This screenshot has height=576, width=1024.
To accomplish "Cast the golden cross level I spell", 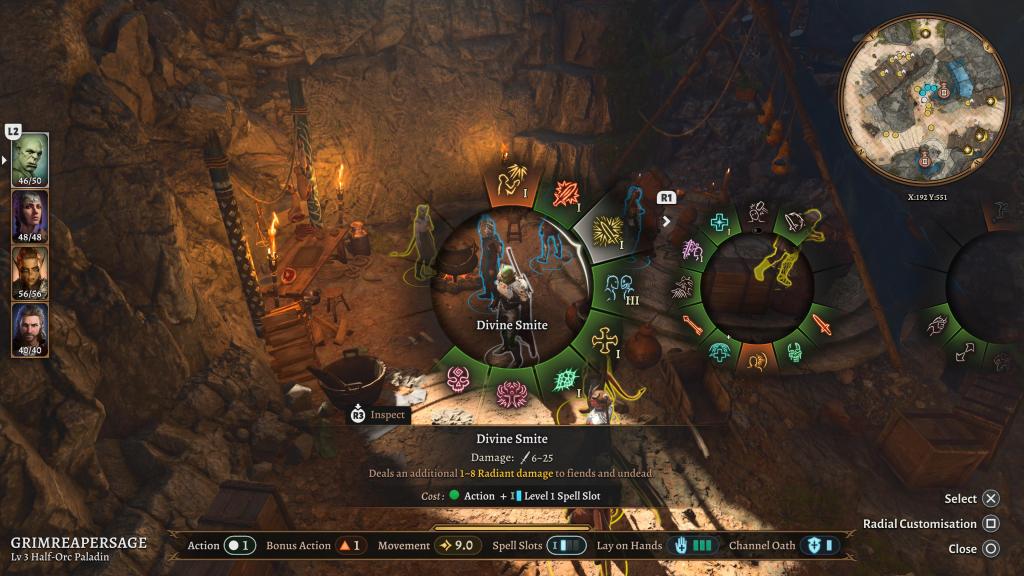I will [x=604, y=343].
